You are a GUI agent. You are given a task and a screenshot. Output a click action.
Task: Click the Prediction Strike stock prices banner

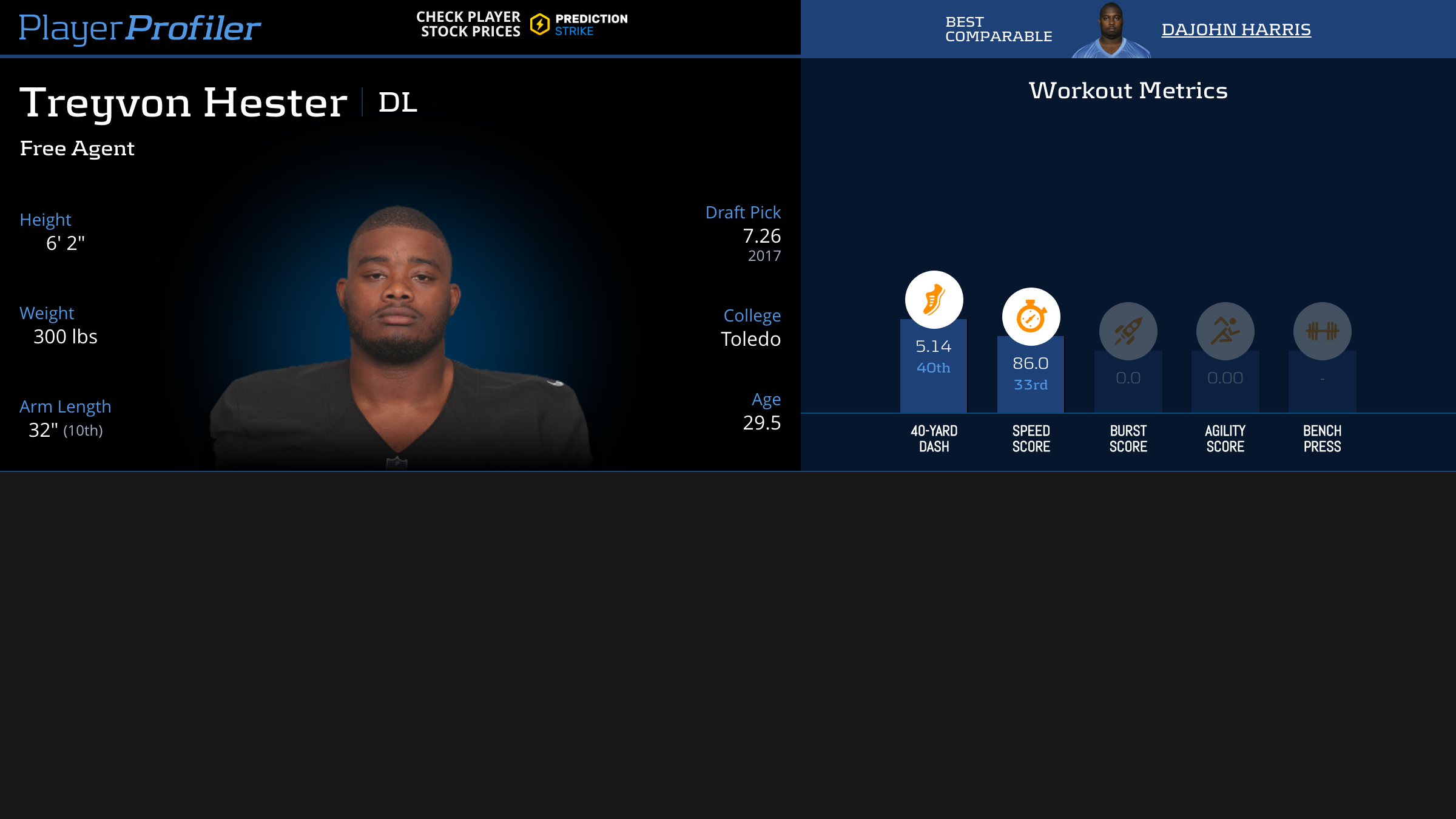522,24
